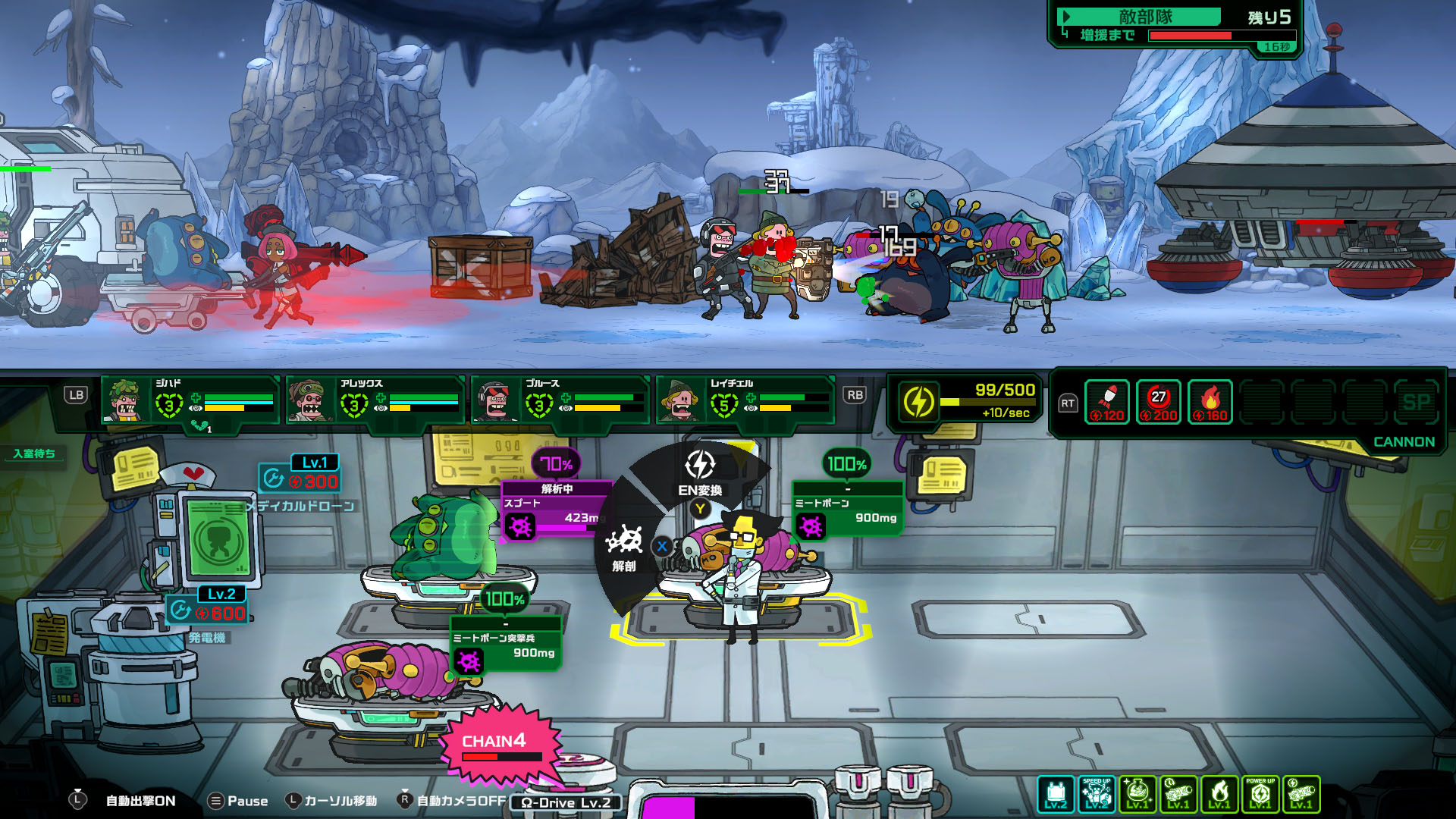The image size is (1456, 819).
Task: Open the SPEED UP Lv.2 upgrade icon
Action: pos(1097,794)
